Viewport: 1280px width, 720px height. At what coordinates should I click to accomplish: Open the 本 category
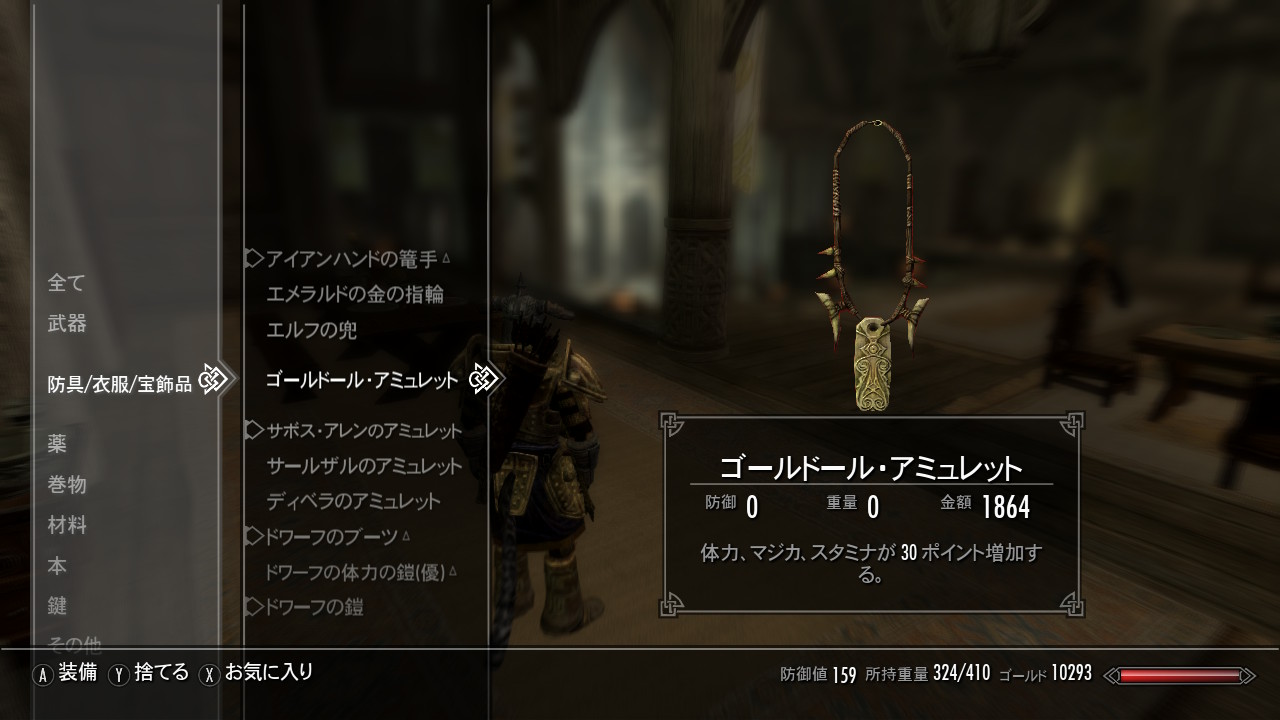tap(57, 566)
